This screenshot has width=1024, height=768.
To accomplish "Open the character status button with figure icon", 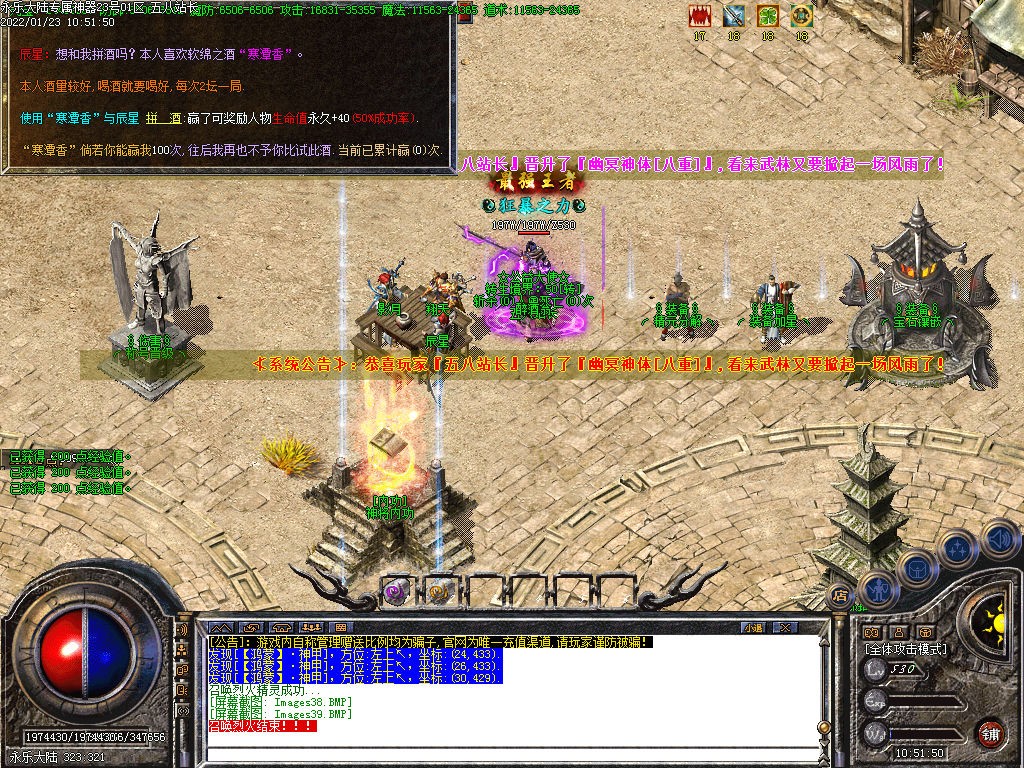I will [x=879, y=588].
